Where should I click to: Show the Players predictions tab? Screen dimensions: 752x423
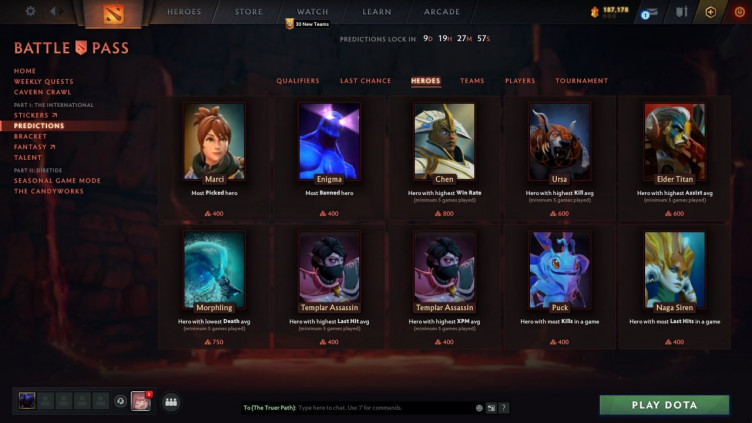520,81
